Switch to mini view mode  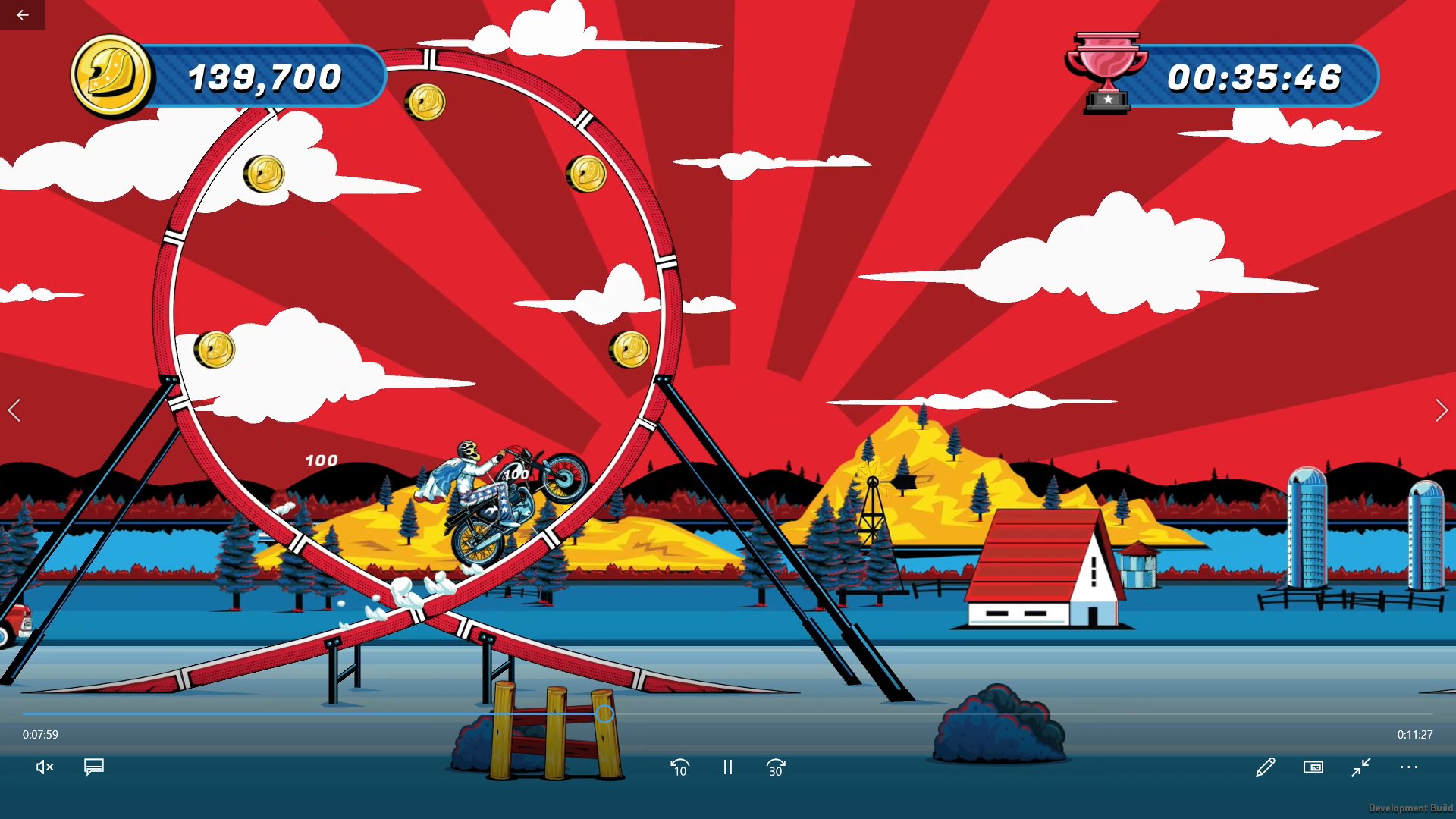click(x=1313, y=767)
